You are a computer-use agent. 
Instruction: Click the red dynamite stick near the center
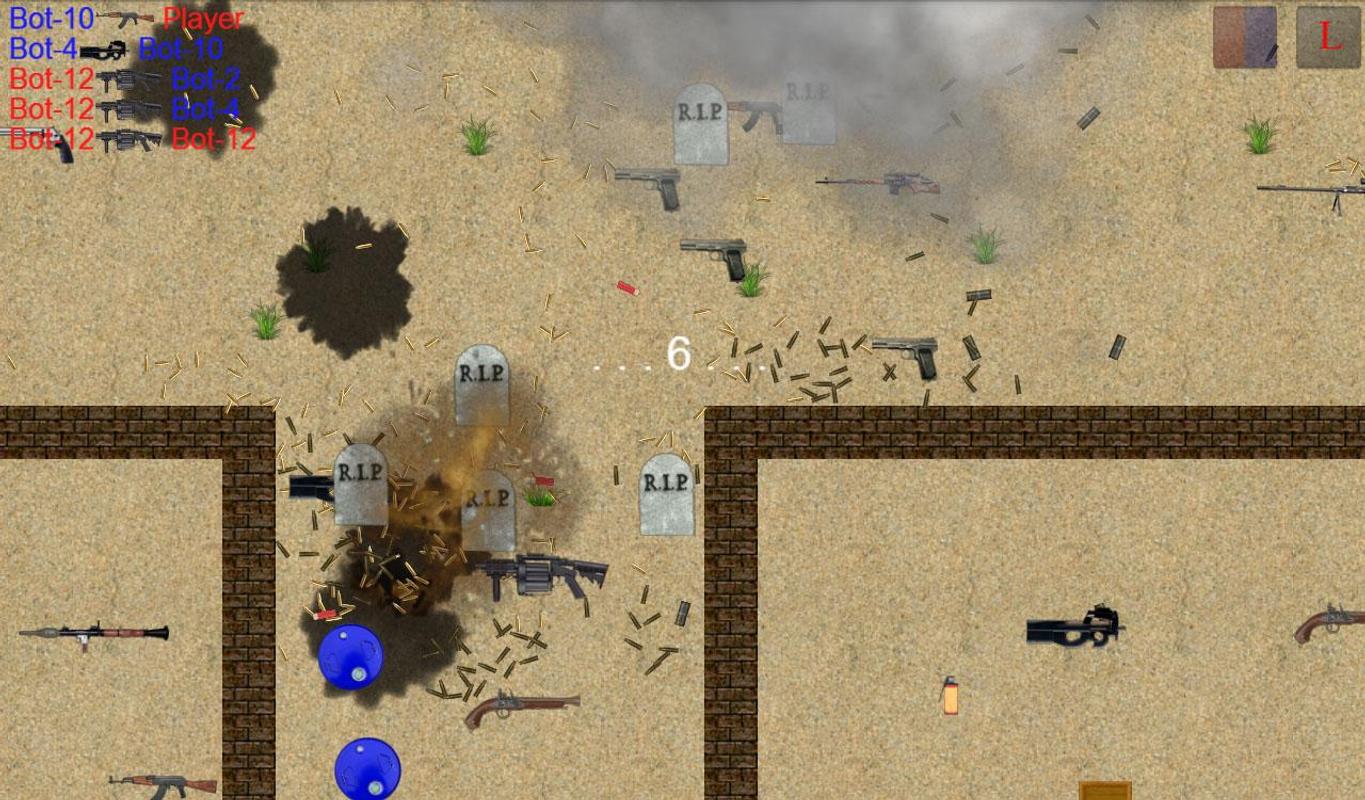point(626,289)
